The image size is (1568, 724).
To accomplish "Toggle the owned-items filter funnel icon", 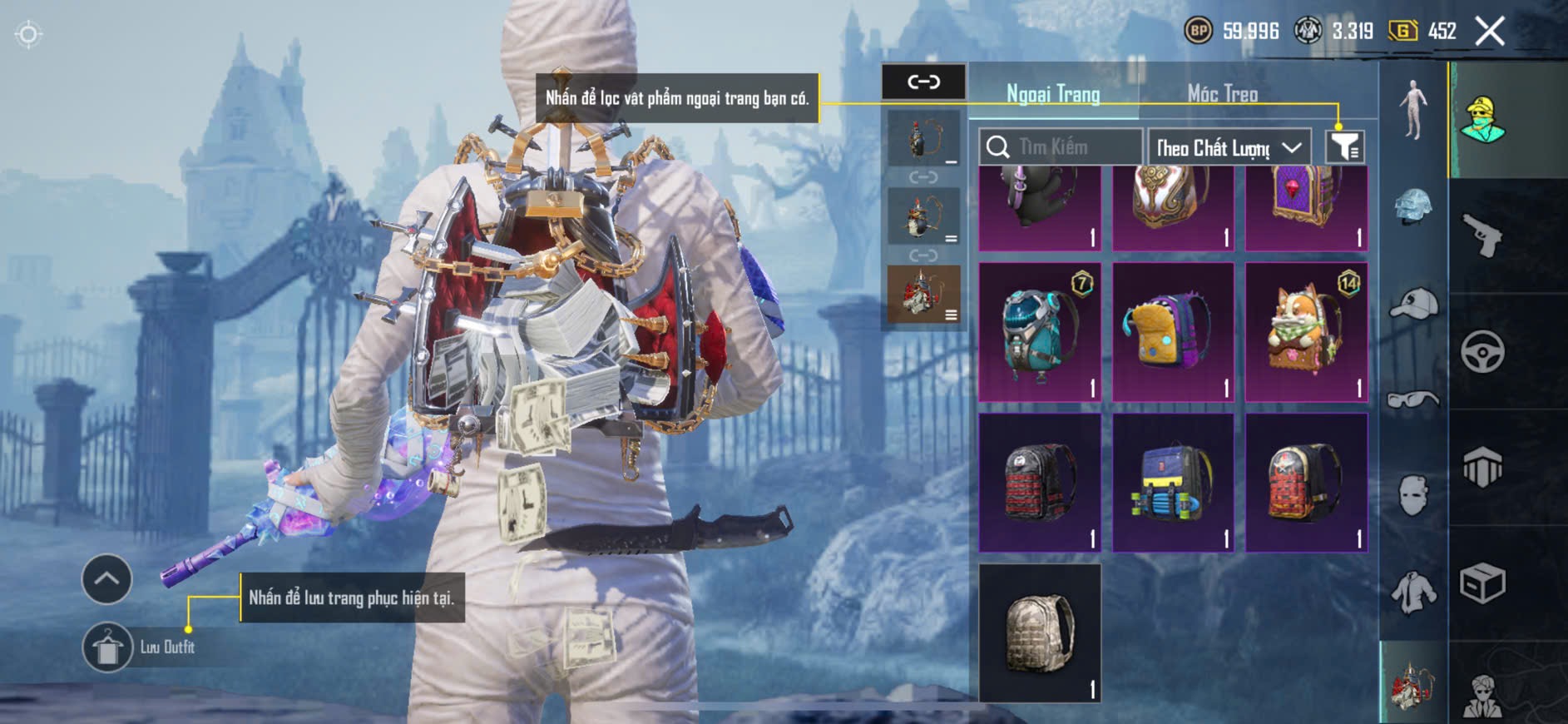I will (1344, 147).
